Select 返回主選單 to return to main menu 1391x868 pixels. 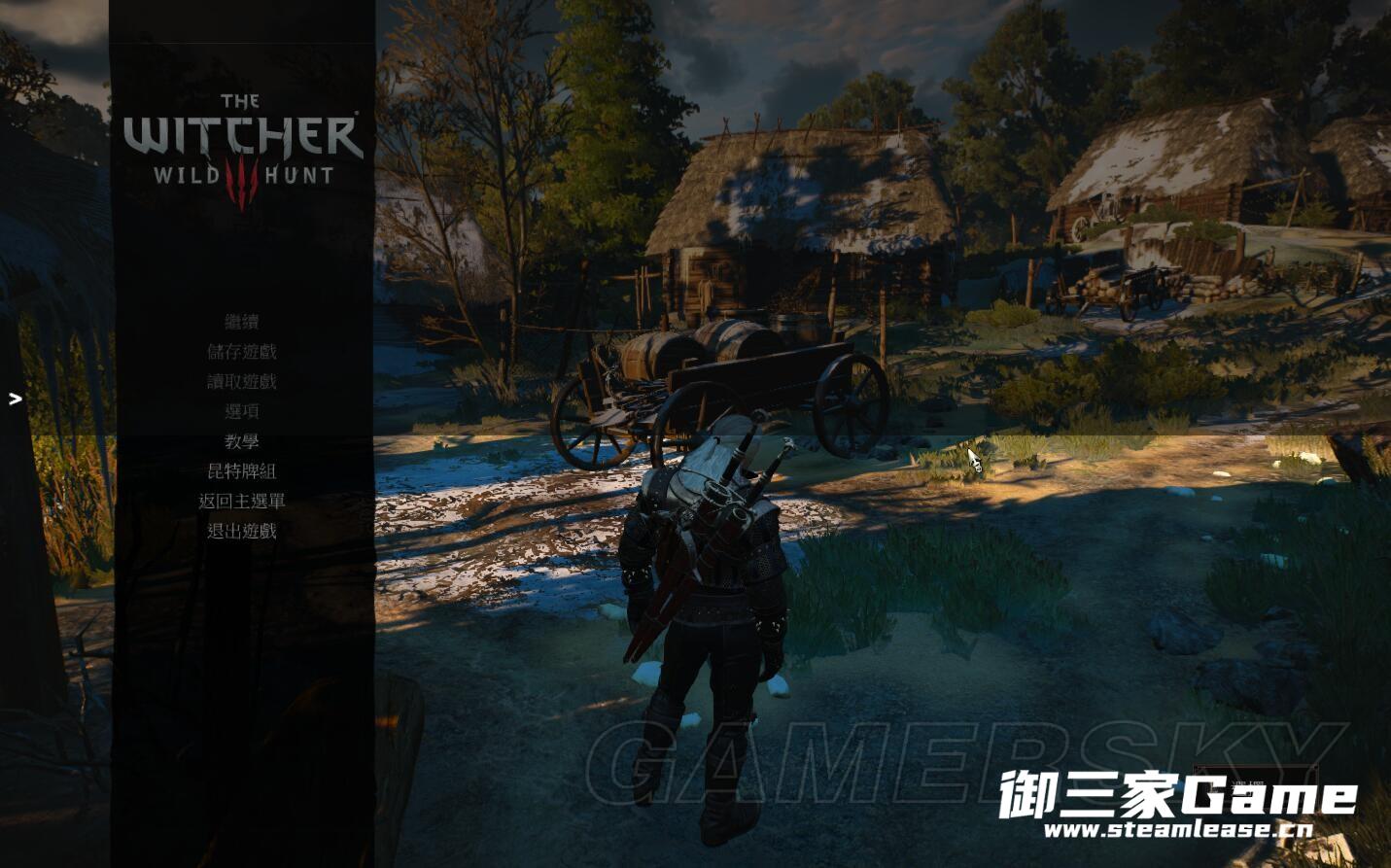coord(242,503)
